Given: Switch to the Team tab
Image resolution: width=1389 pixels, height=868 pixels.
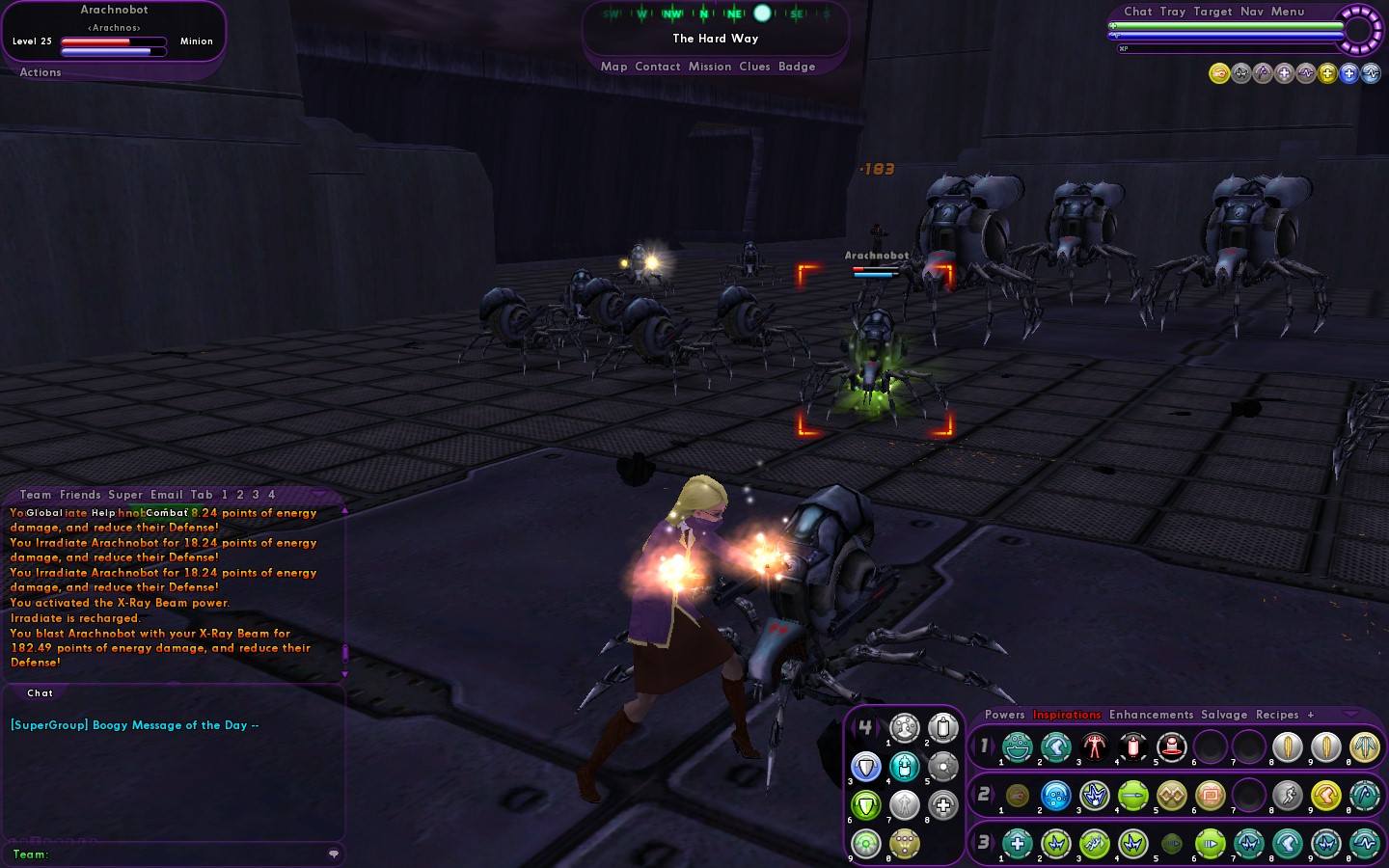Looking at the screenshot, I should (36, 495).
